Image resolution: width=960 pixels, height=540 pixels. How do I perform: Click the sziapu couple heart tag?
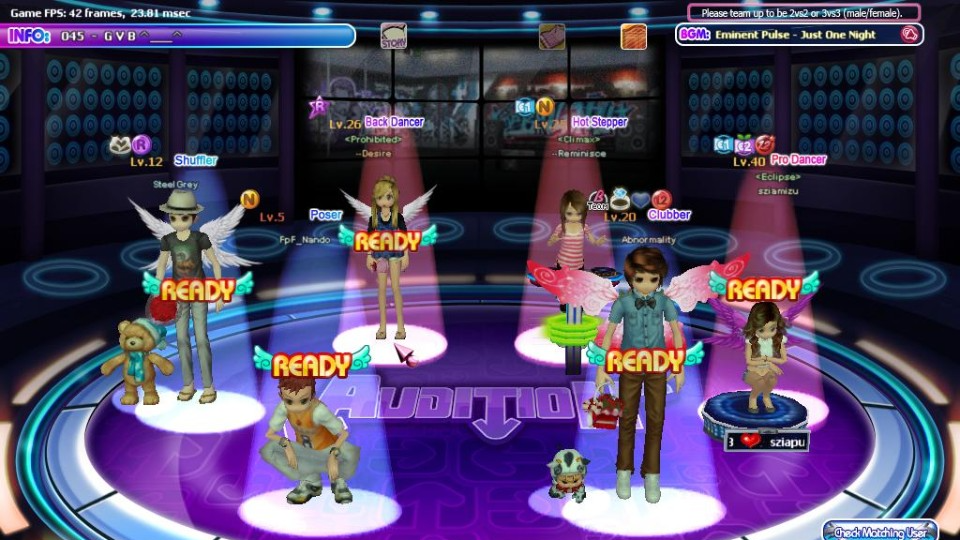coord(768,441)
